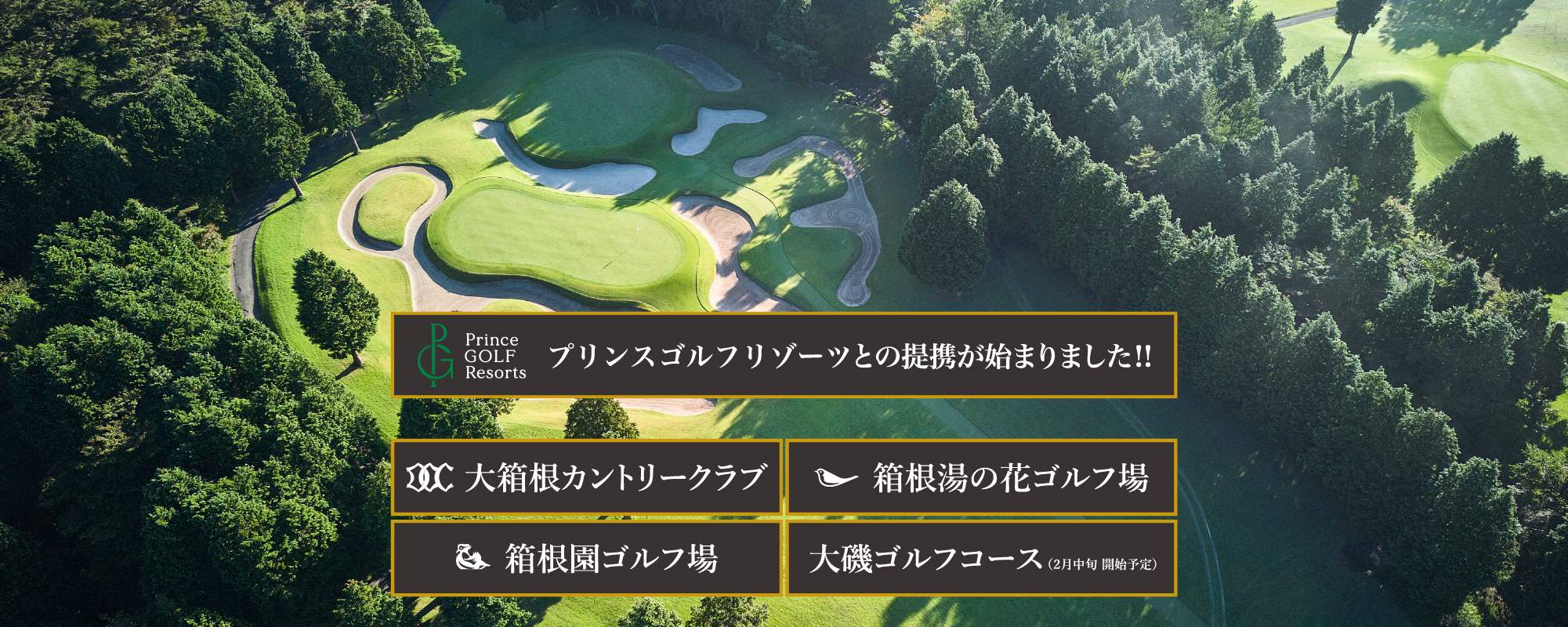Open the Prince Golf Resorts partnership banner

[x=784, y=355]
